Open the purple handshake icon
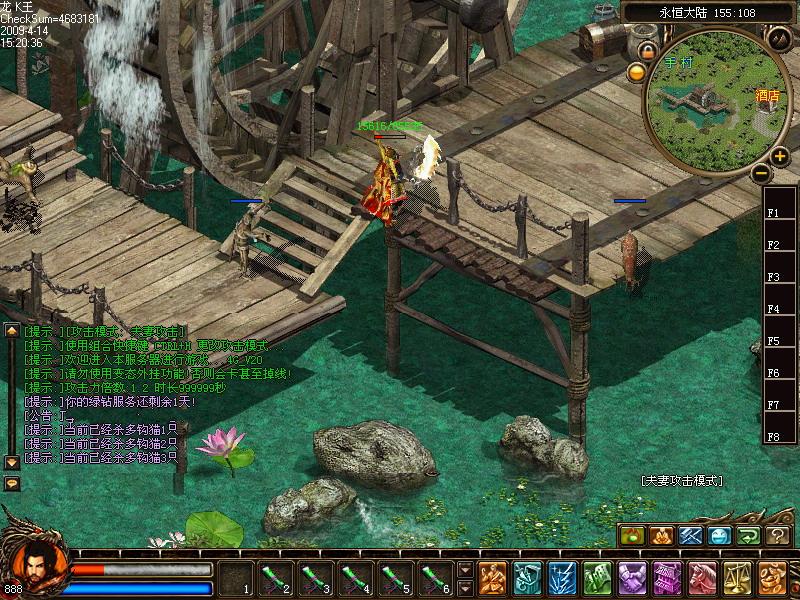800x600 pixels. click(x=632, y=578)
